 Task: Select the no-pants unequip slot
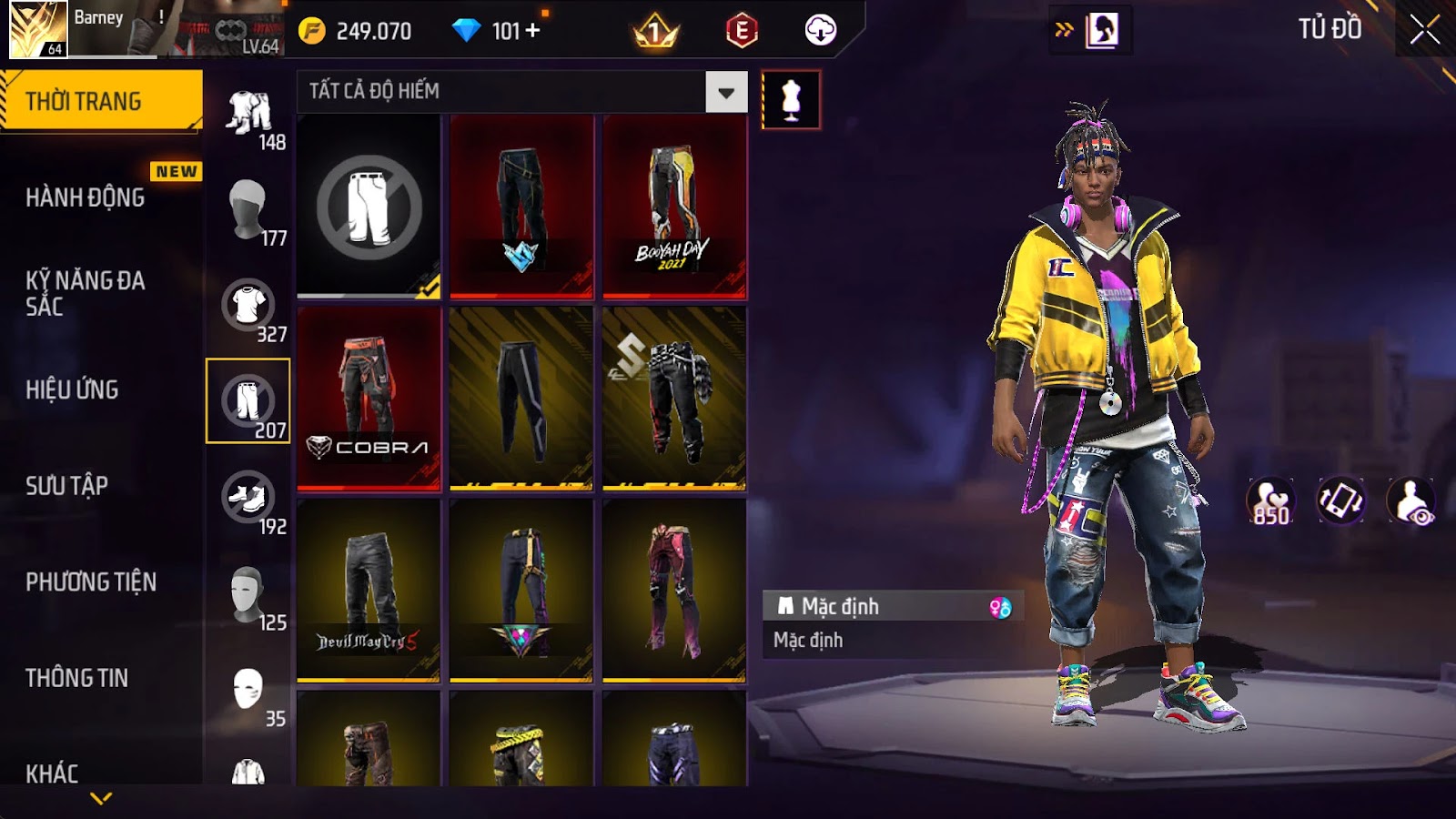coord(369,207)
